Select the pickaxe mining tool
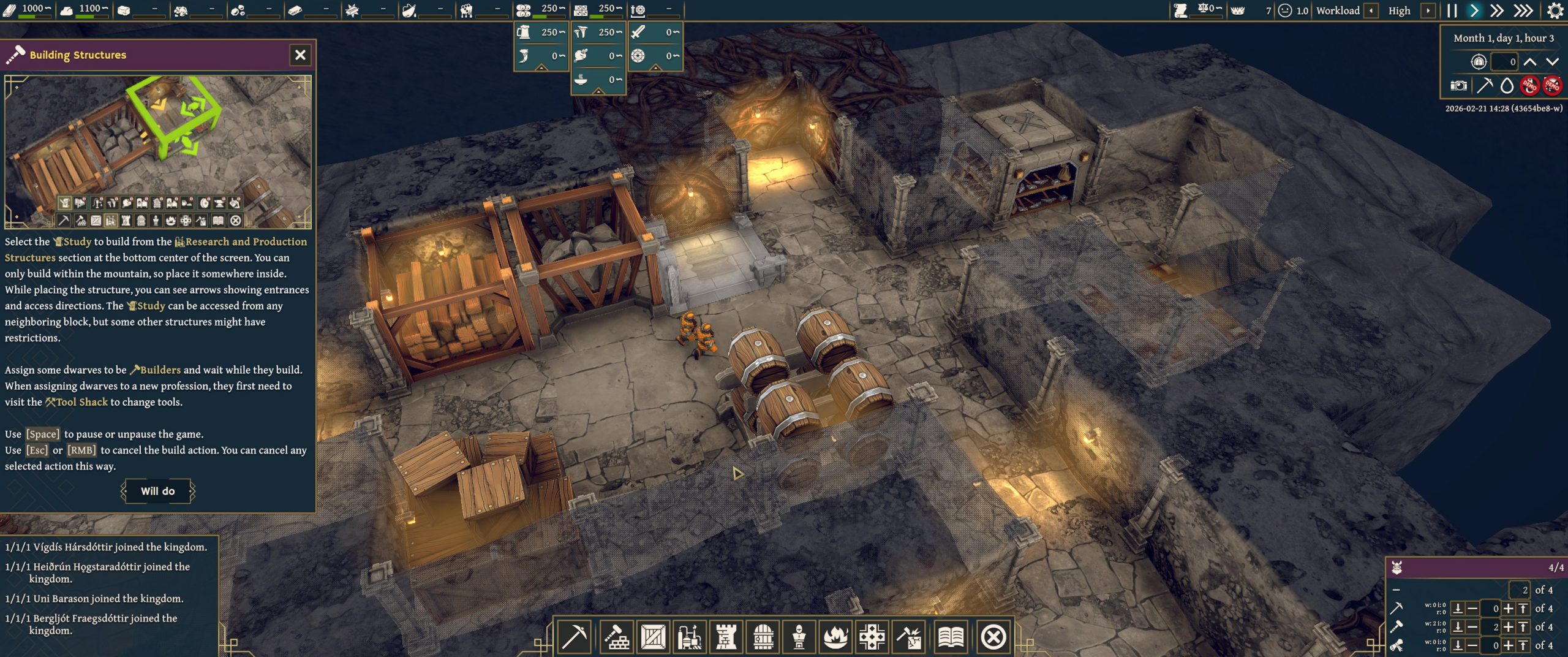 pyautogui.click(x=573, y=637)
